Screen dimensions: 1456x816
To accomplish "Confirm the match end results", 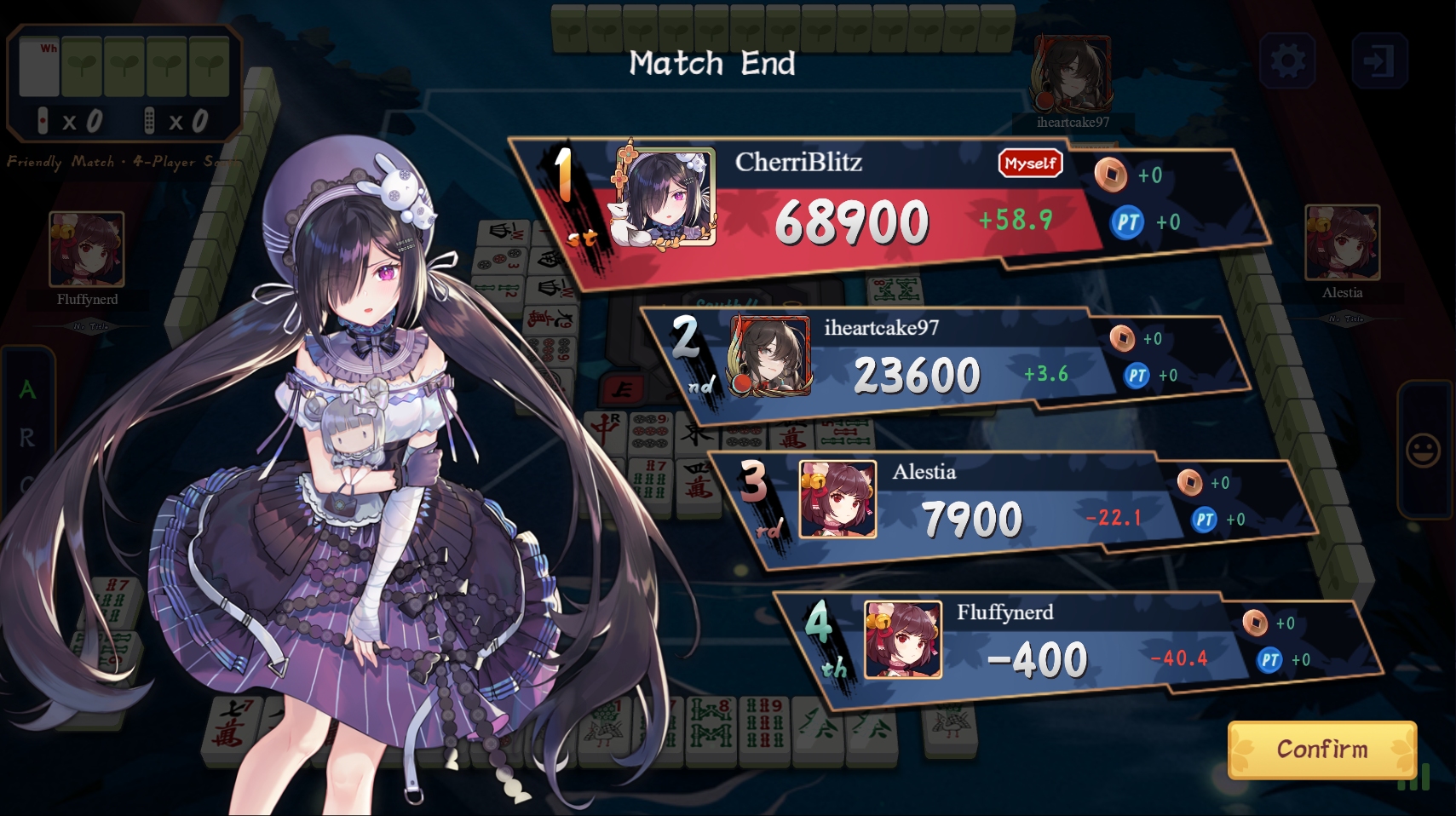I will (x=1321, y=750).
